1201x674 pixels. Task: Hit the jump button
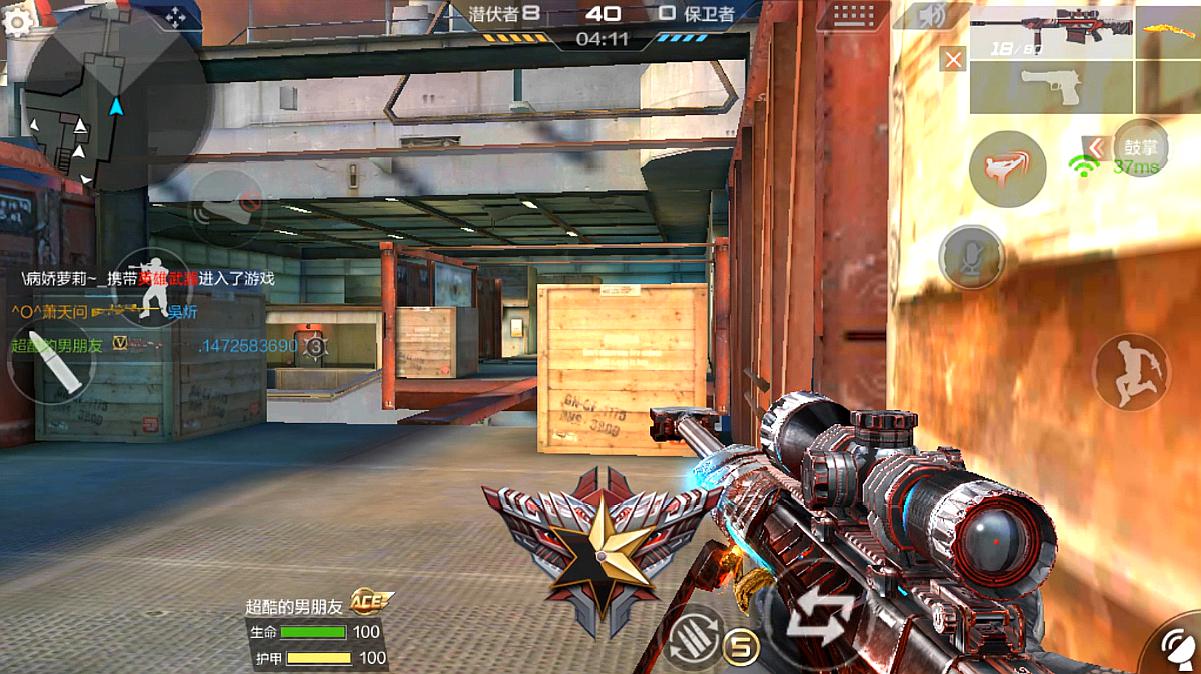click(x=1131, y=371)
